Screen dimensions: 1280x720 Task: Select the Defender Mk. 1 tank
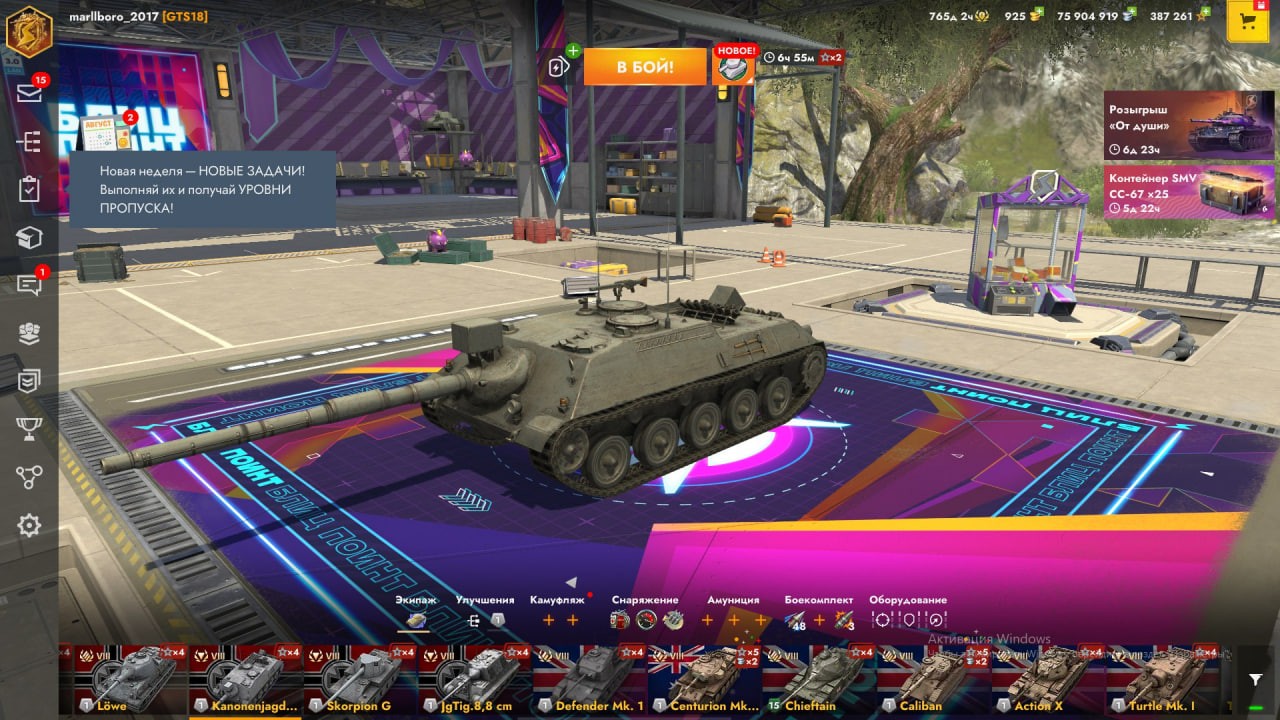pyautogui.click(x=590, y=680)
